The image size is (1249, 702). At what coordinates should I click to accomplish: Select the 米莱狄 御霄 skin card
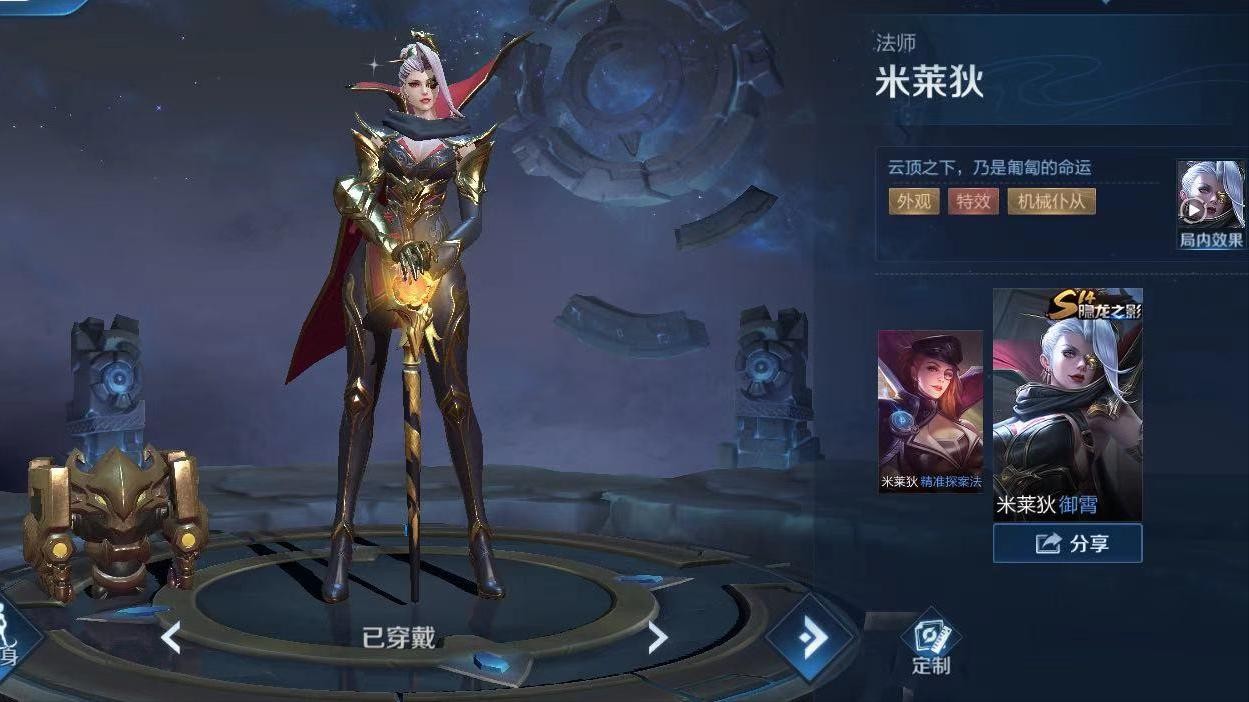pyautogui.click(x=1067, y=404)
